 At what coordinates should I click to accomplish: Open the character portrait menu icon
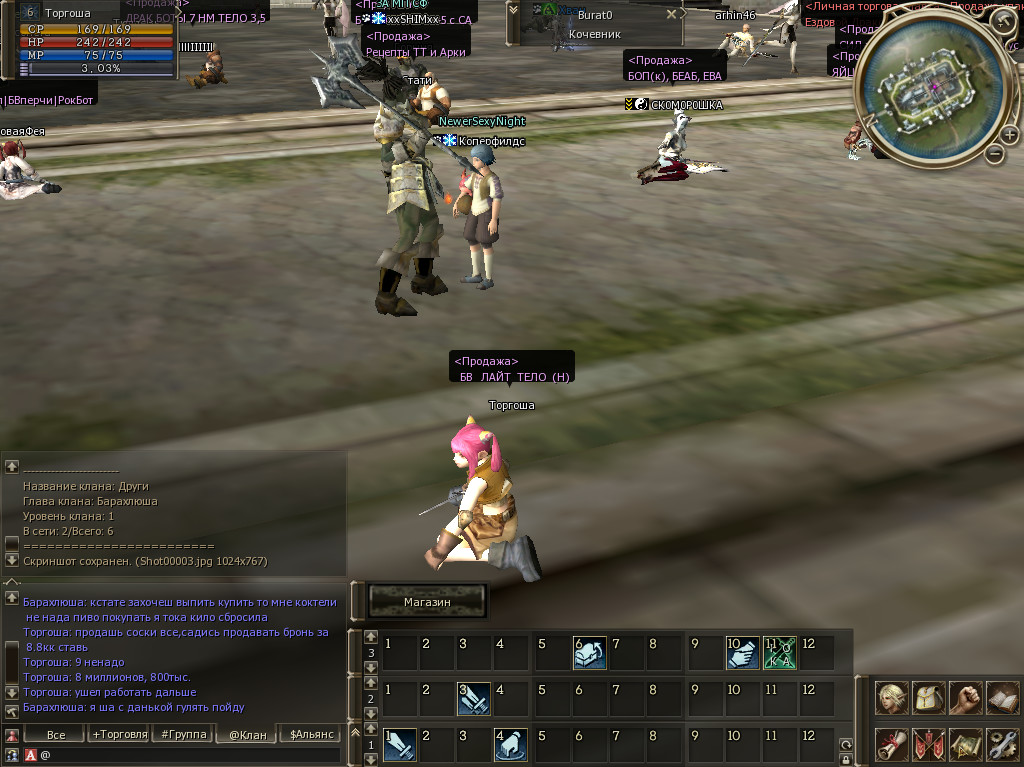pyautogui.click(x=893, y=697)
